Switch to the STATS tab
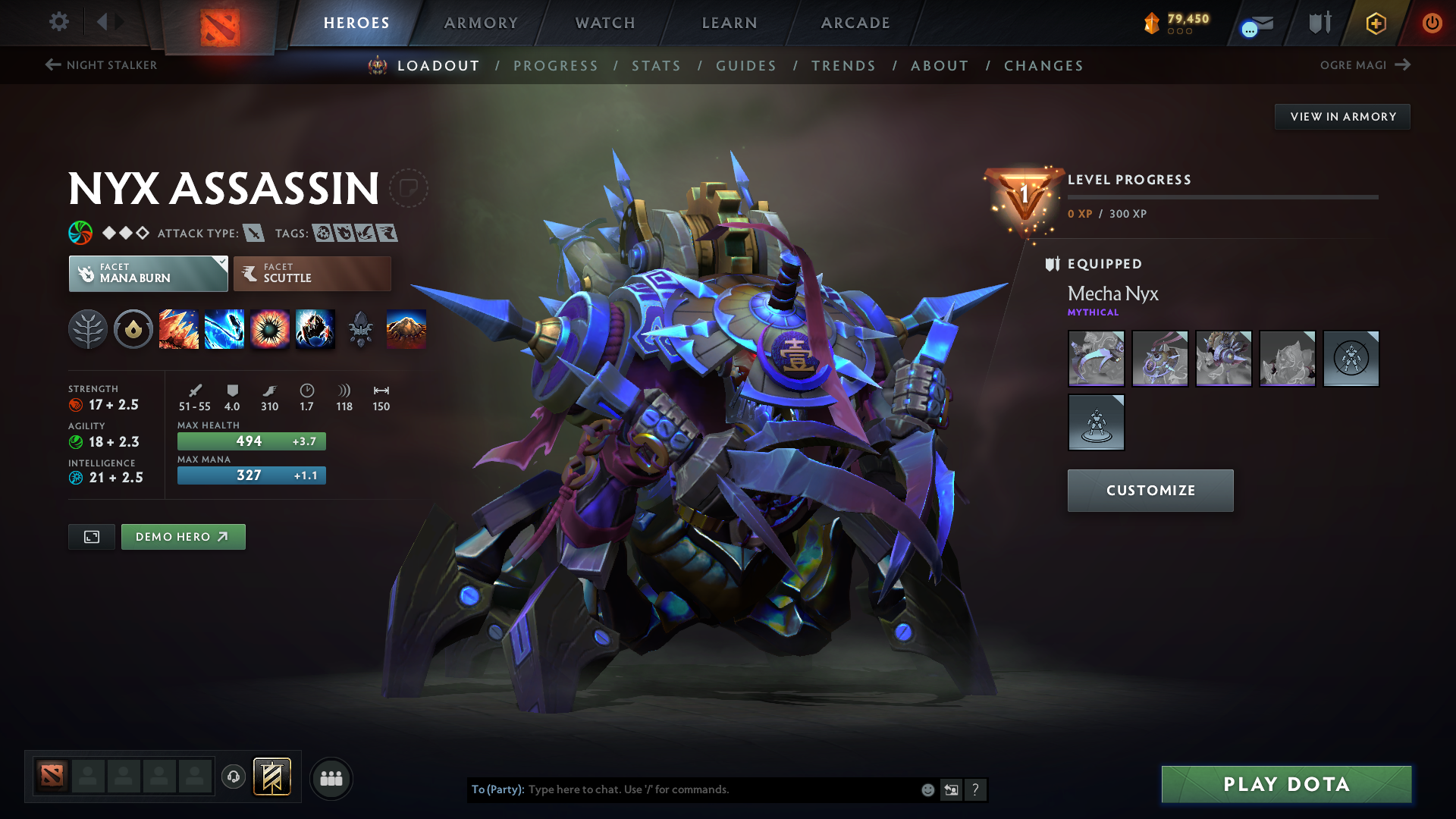The height and width of the screenshot is (819, 1456). (x=656, y=66)
